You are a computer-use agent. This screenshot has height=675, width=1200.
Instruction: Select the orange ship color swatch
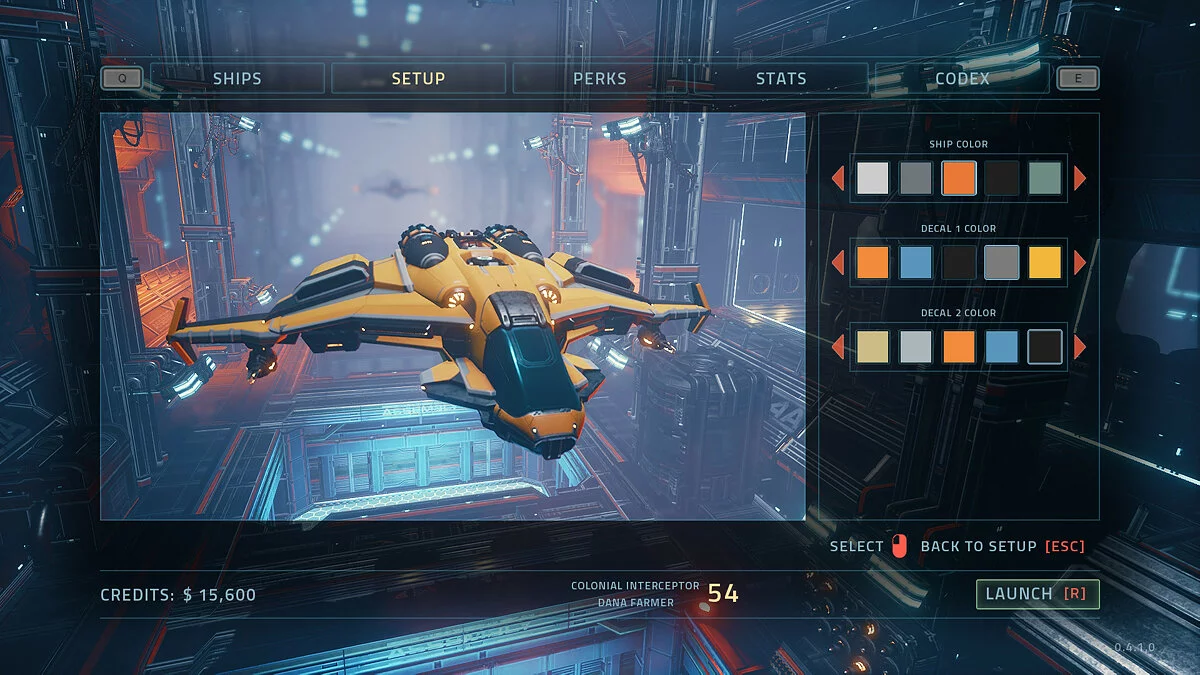(959, 178)
